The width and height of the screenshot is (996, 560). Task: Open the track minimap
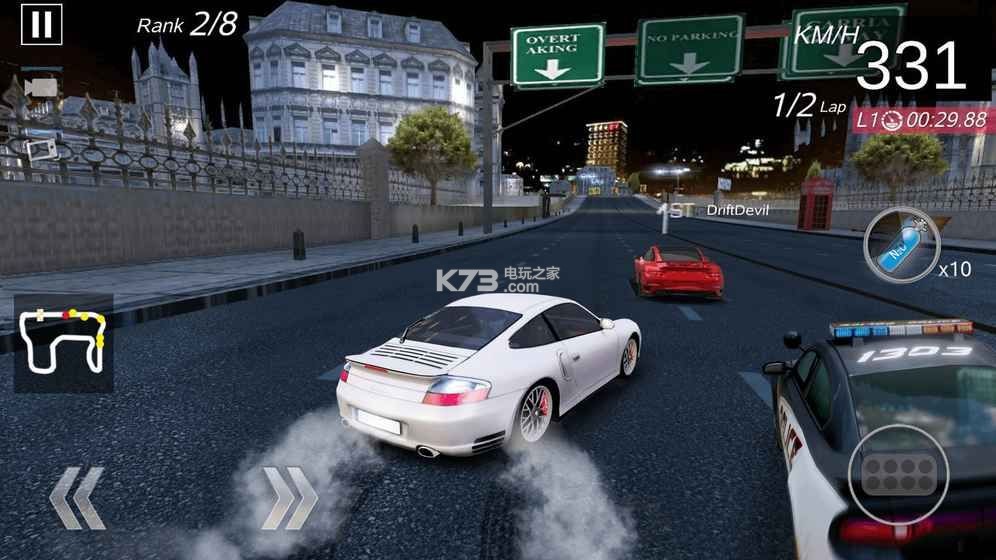point(63,345)
